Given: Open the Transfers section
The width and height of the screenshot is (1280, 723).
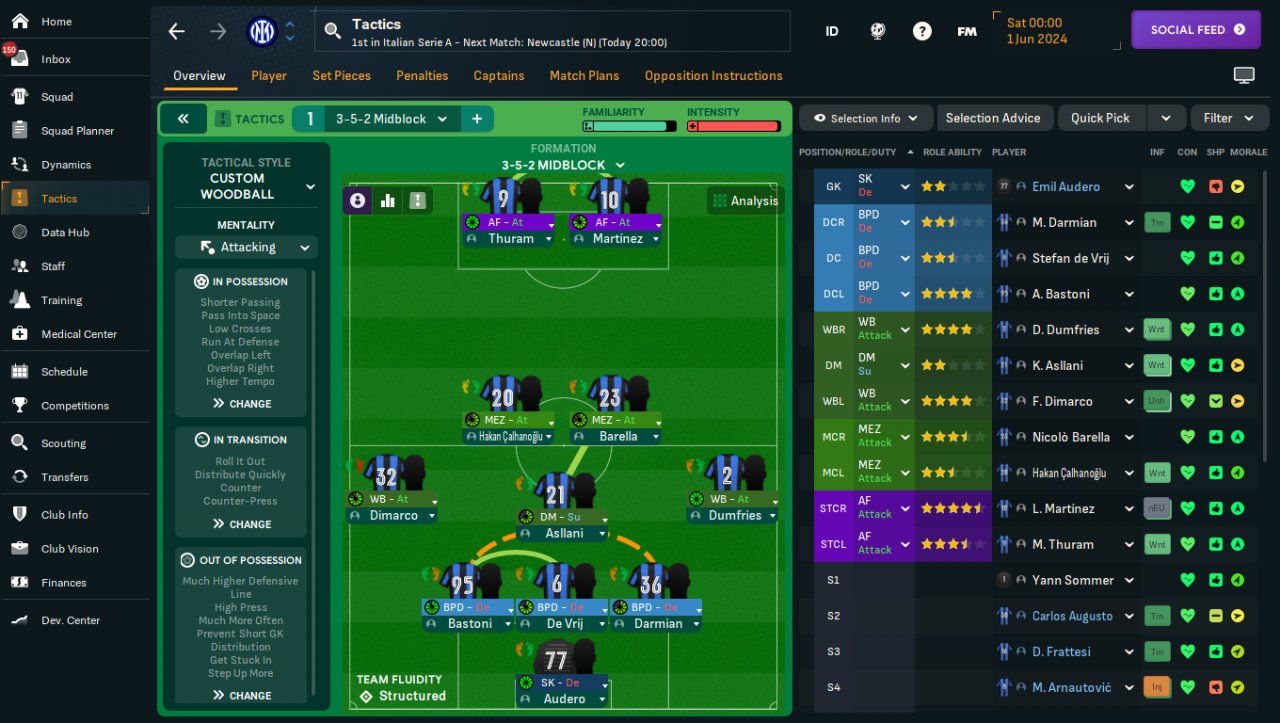Looking at the screenshot, I should tap(64, 477).
